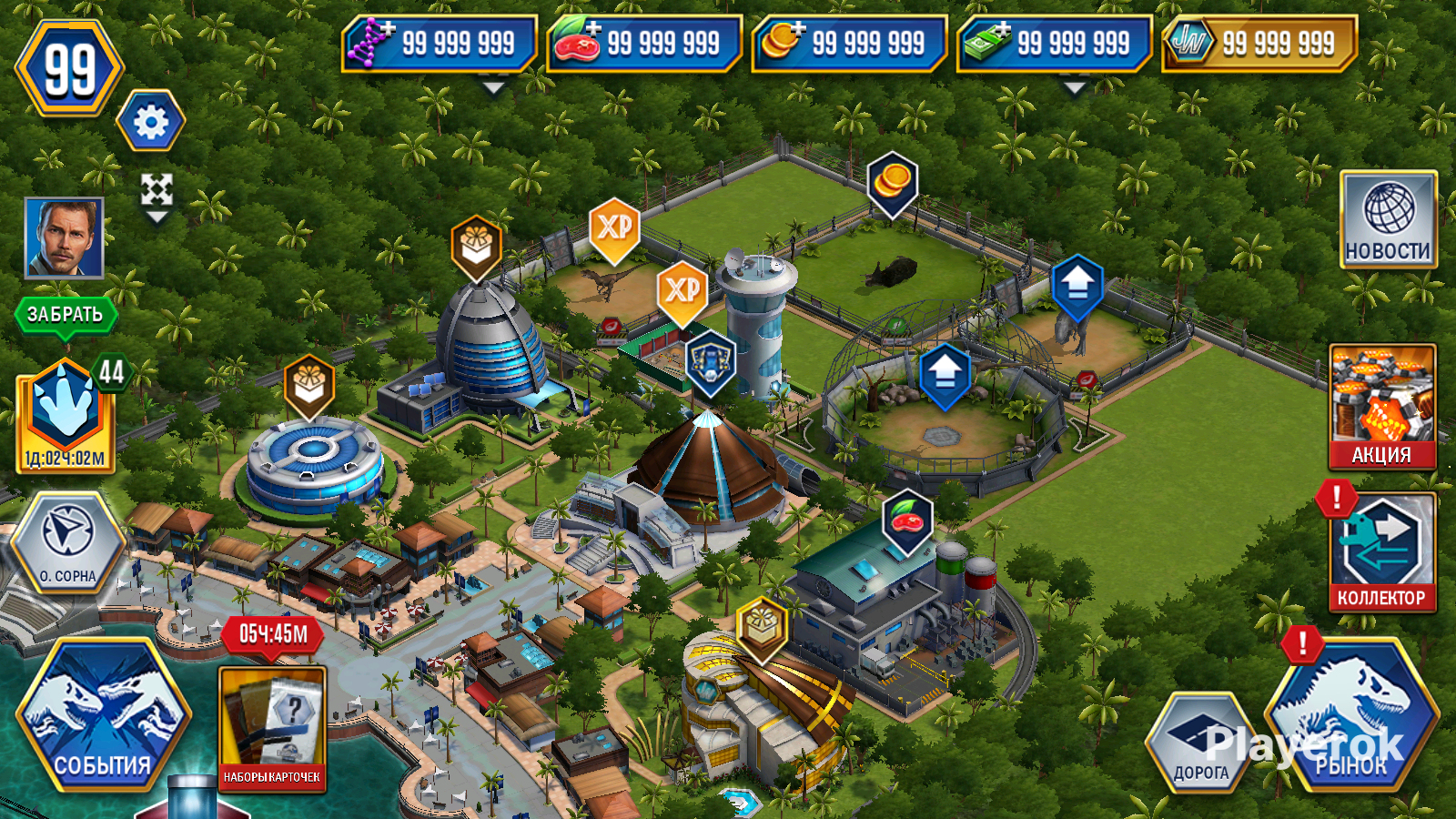The image size is (1456, 819).
Task: Collect food from the meat production marker
Action: click(907, 521)
